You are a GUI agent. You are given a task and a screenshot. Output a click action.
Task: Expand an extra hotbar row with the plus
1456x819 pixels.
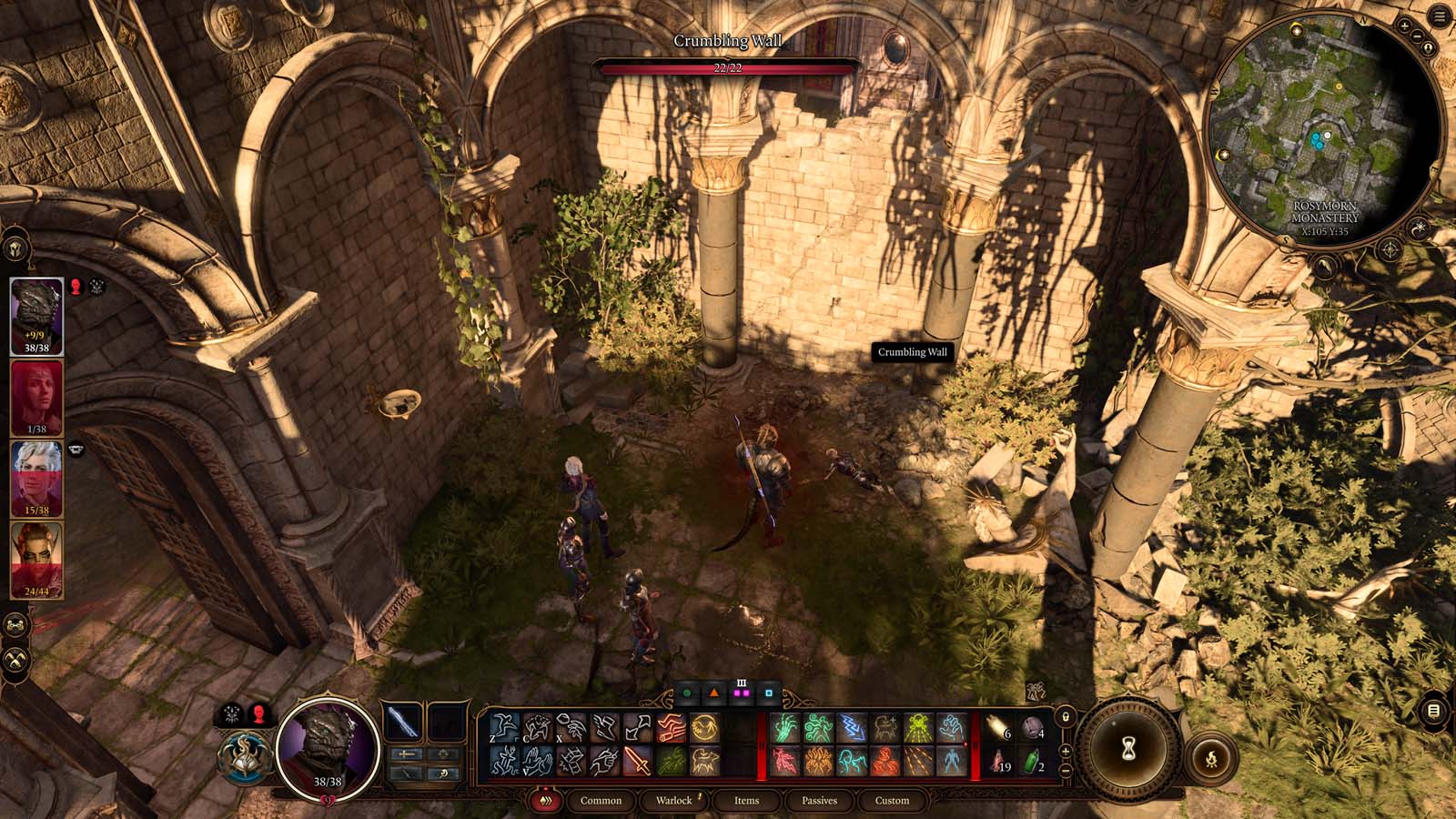[x=1066, y=751]
